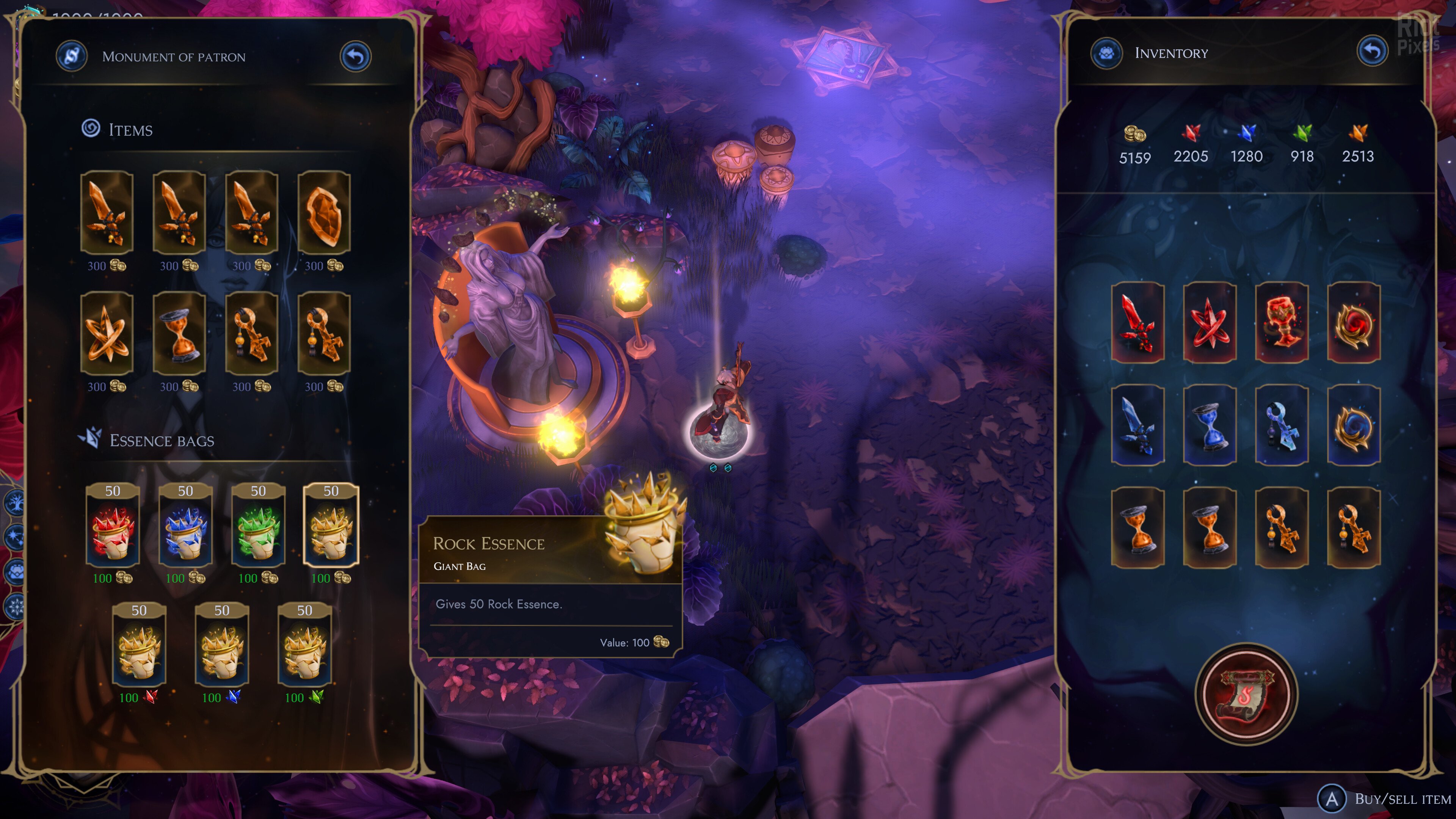
Task: Pick the blue hourglass in the inventory
Action: 1210,425
